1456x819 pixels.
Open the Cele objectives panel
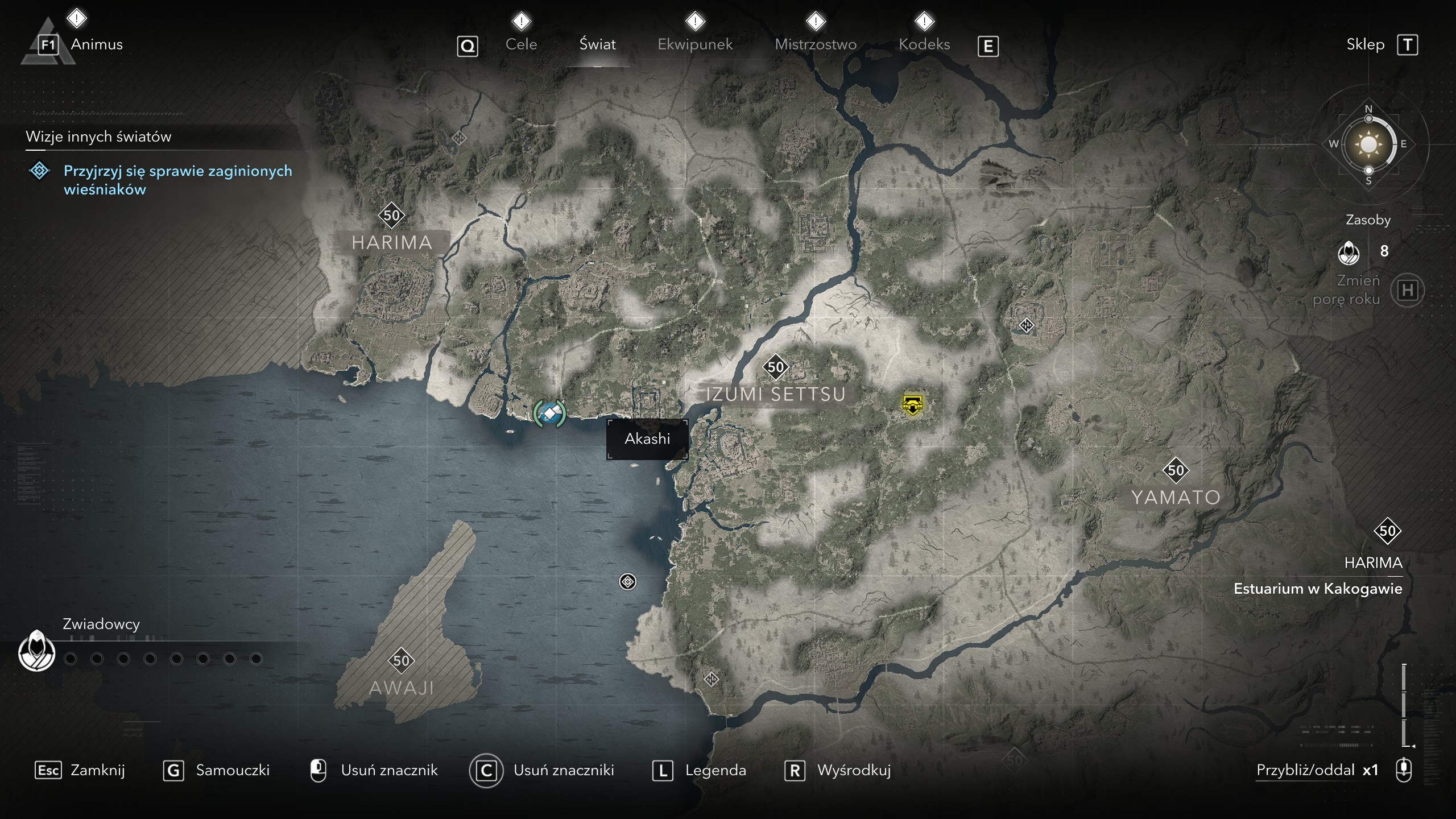[x=520, y=44]
